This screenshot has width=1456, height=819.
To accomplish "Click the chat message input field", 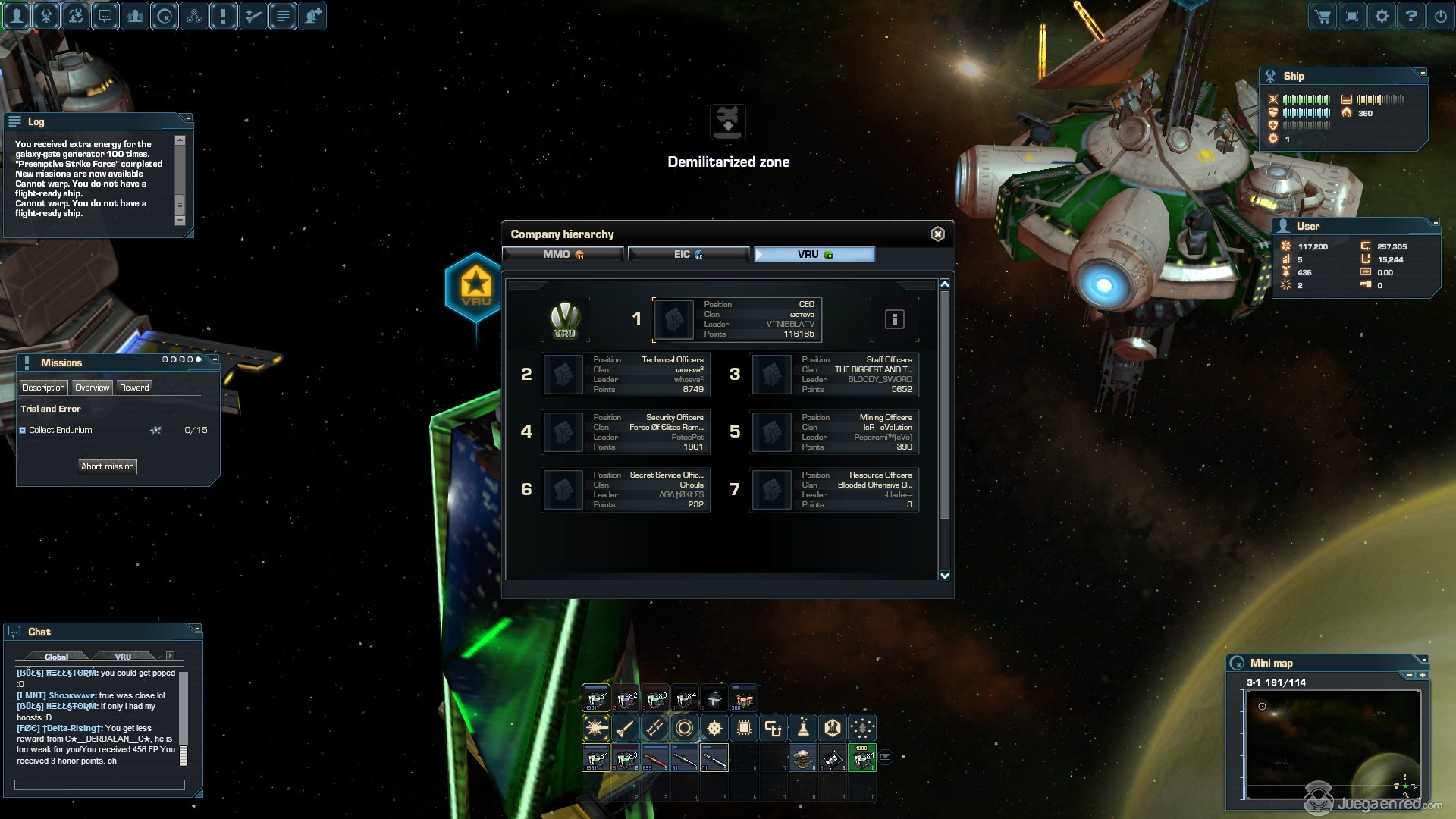I will pos(99,785).
